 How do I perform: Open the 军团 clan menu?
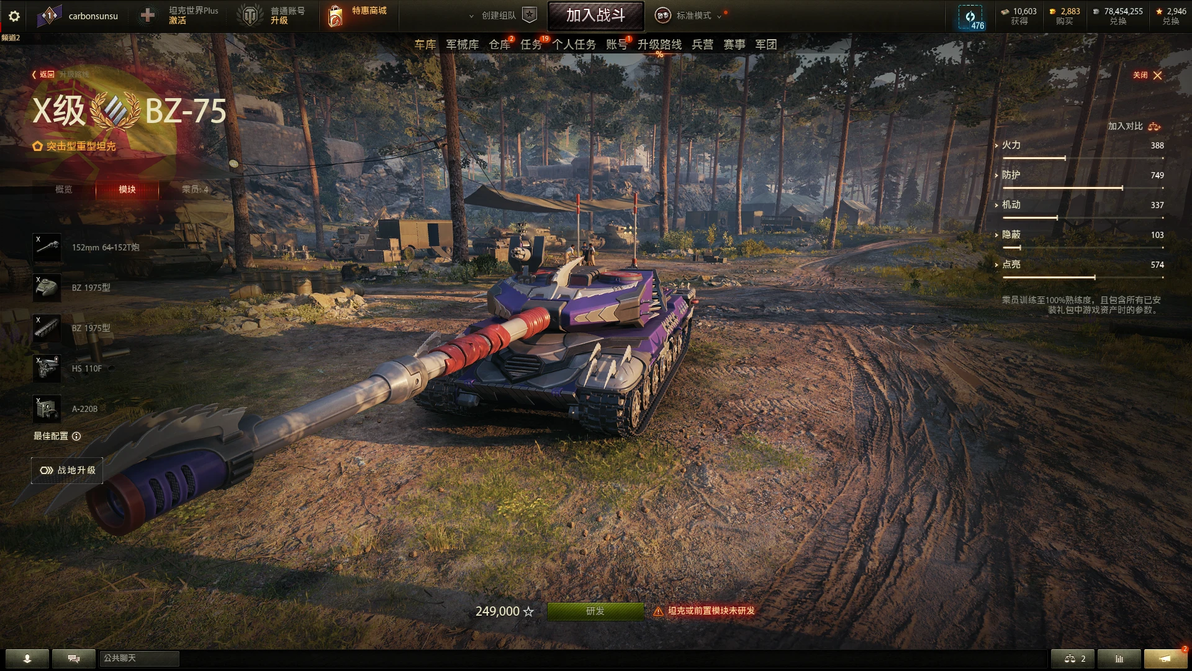[x=766, y=44]
